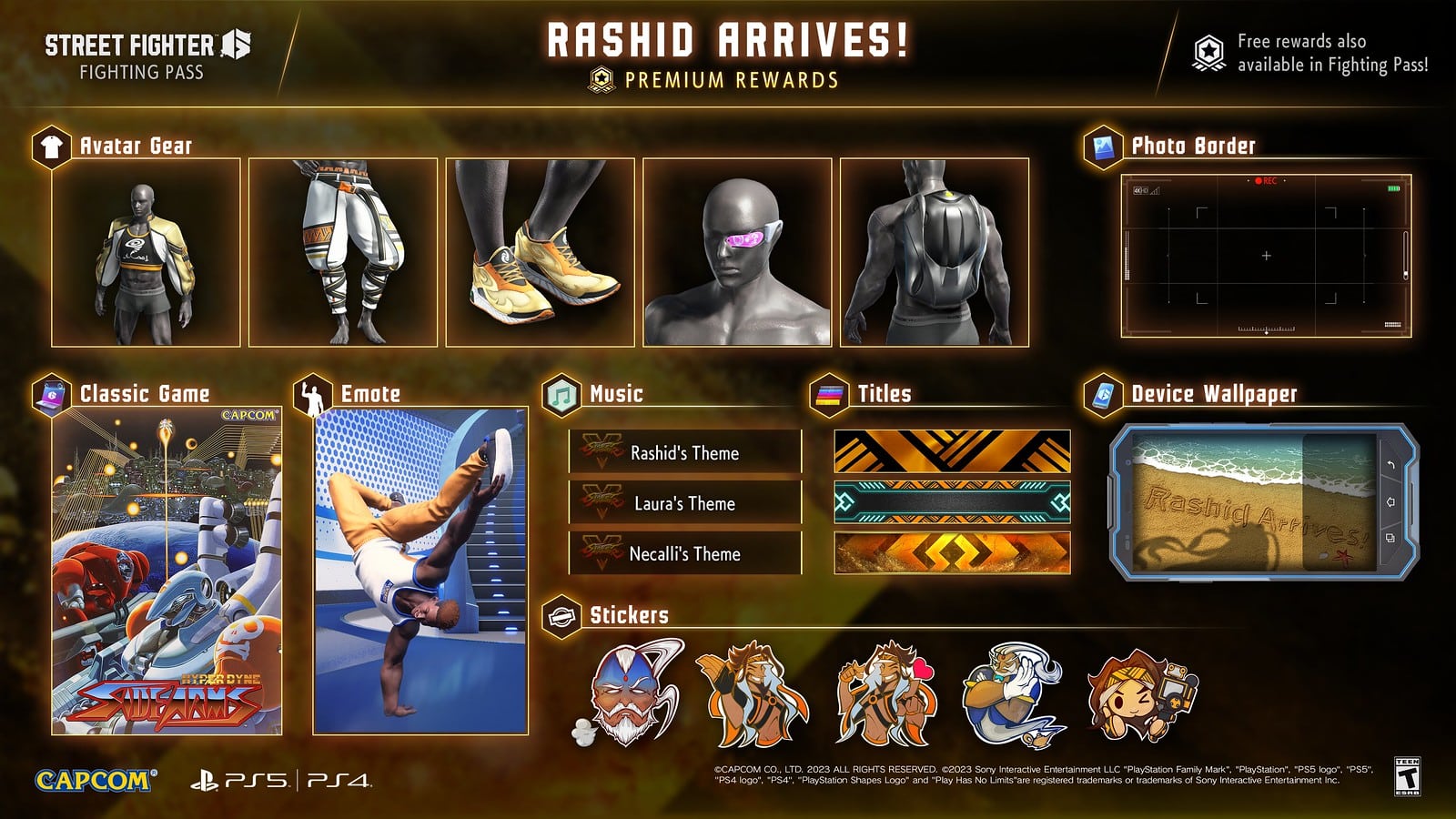Screen dimensions: 1456x819
Task: Select the Rashid jacket avatar gear tile
Action: [x=146, y=252]
